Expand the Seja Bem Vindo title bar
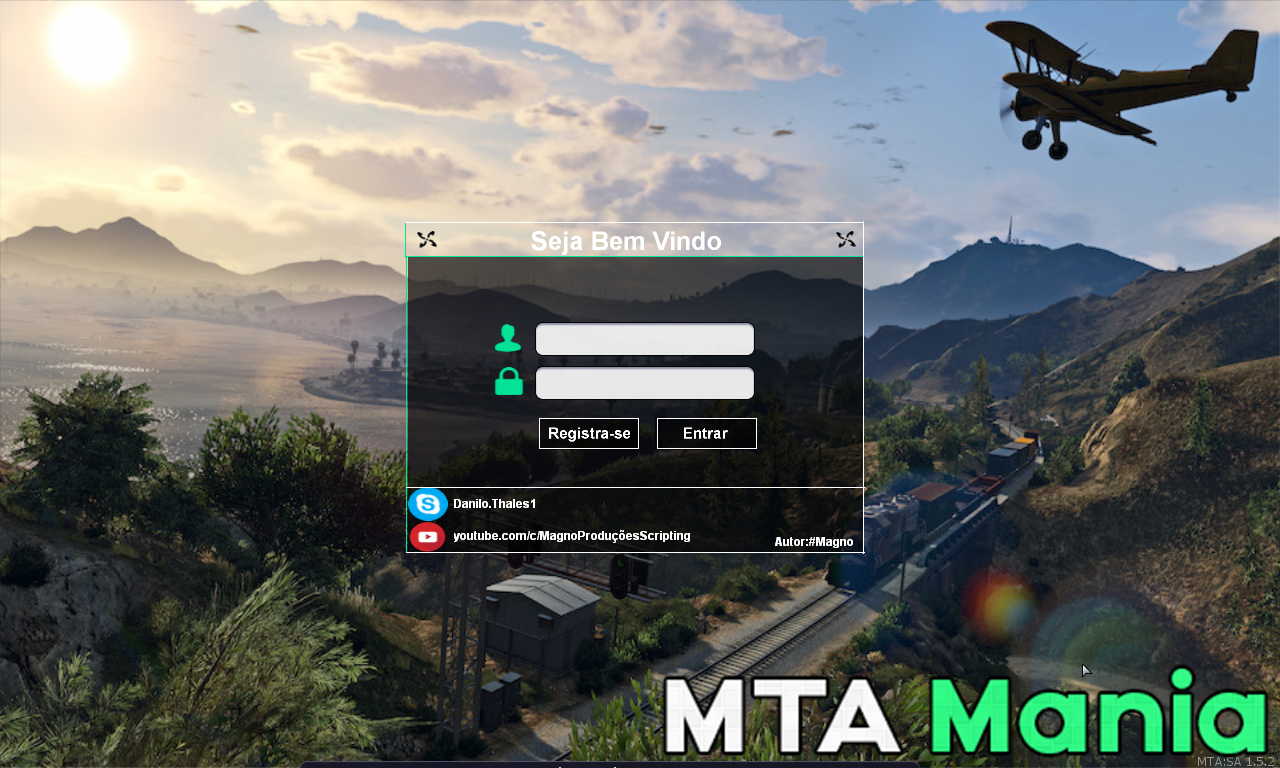The image size is (1280, 768). [627, 241]
